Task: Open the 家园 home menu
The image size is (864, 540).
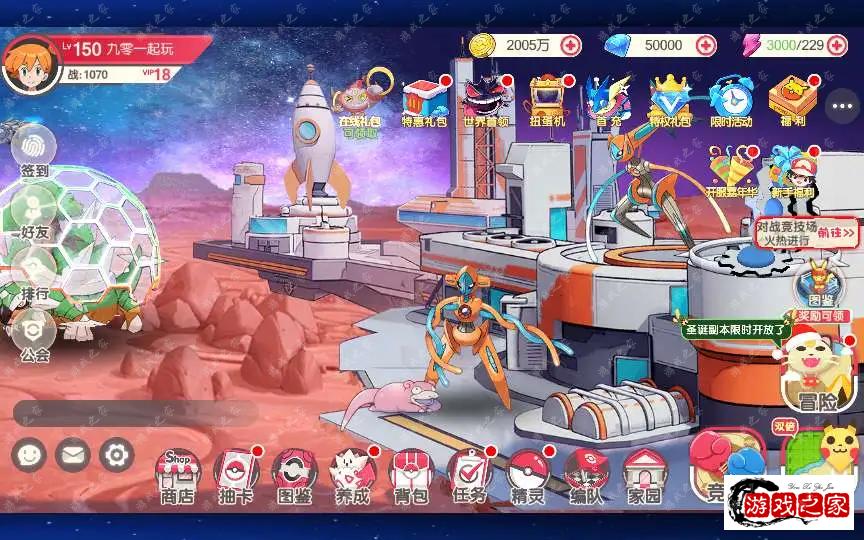Action: [x=644, y=474]
